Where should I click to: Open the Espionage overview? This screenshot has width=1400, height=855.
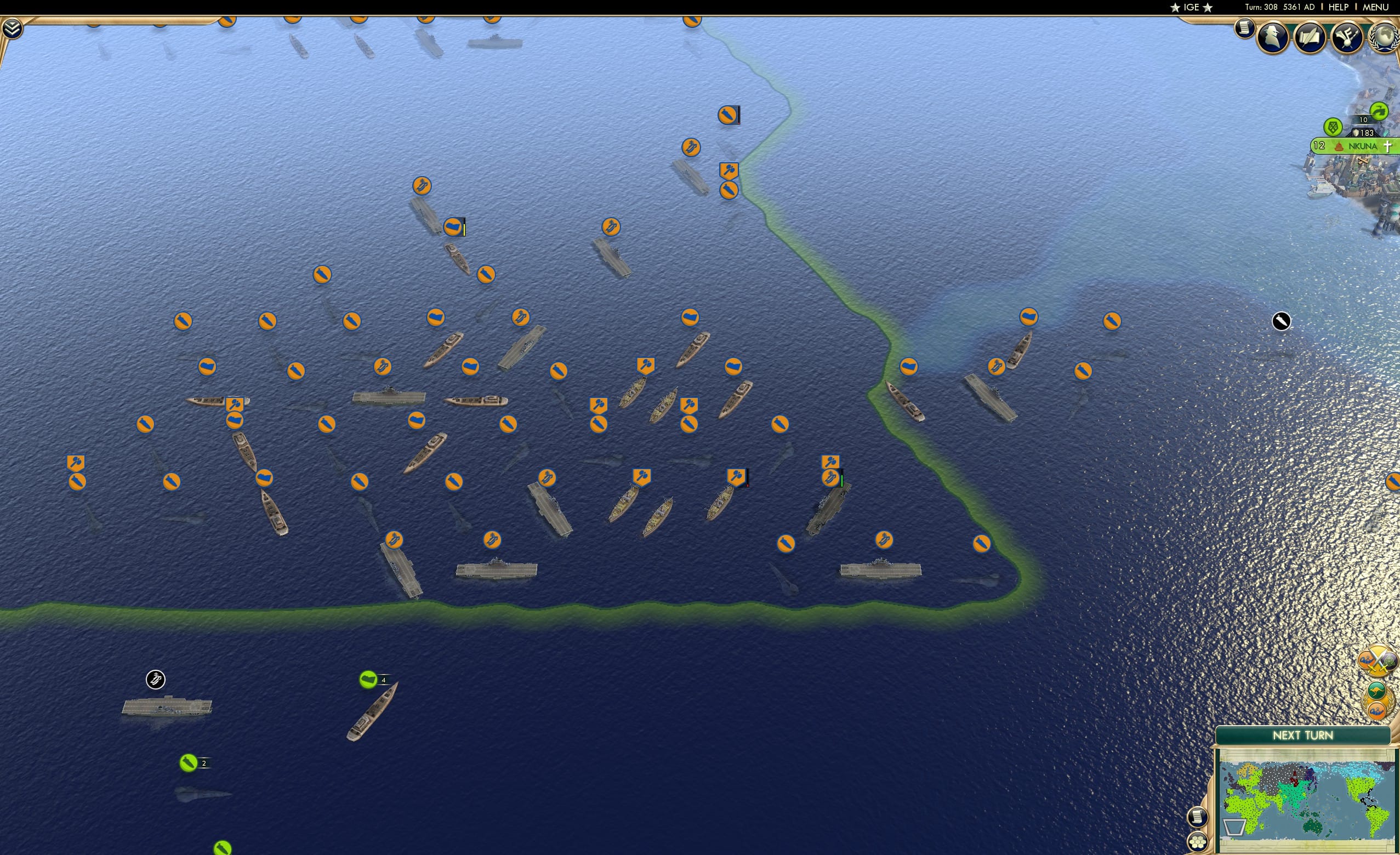coord(1272,37)
